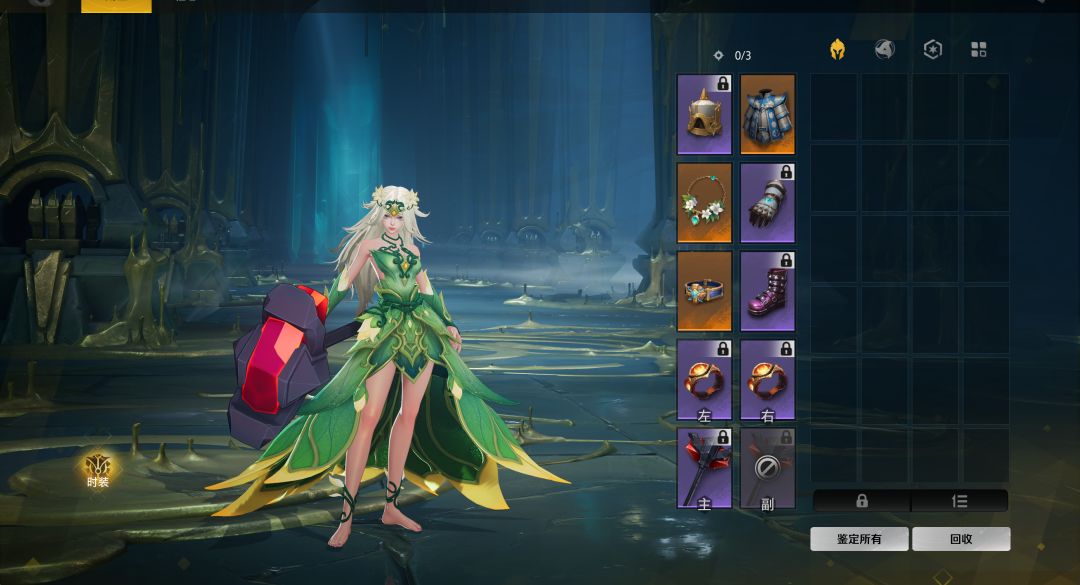
Task: Open the hexagon star inventory tab
Action: point(932,50)
